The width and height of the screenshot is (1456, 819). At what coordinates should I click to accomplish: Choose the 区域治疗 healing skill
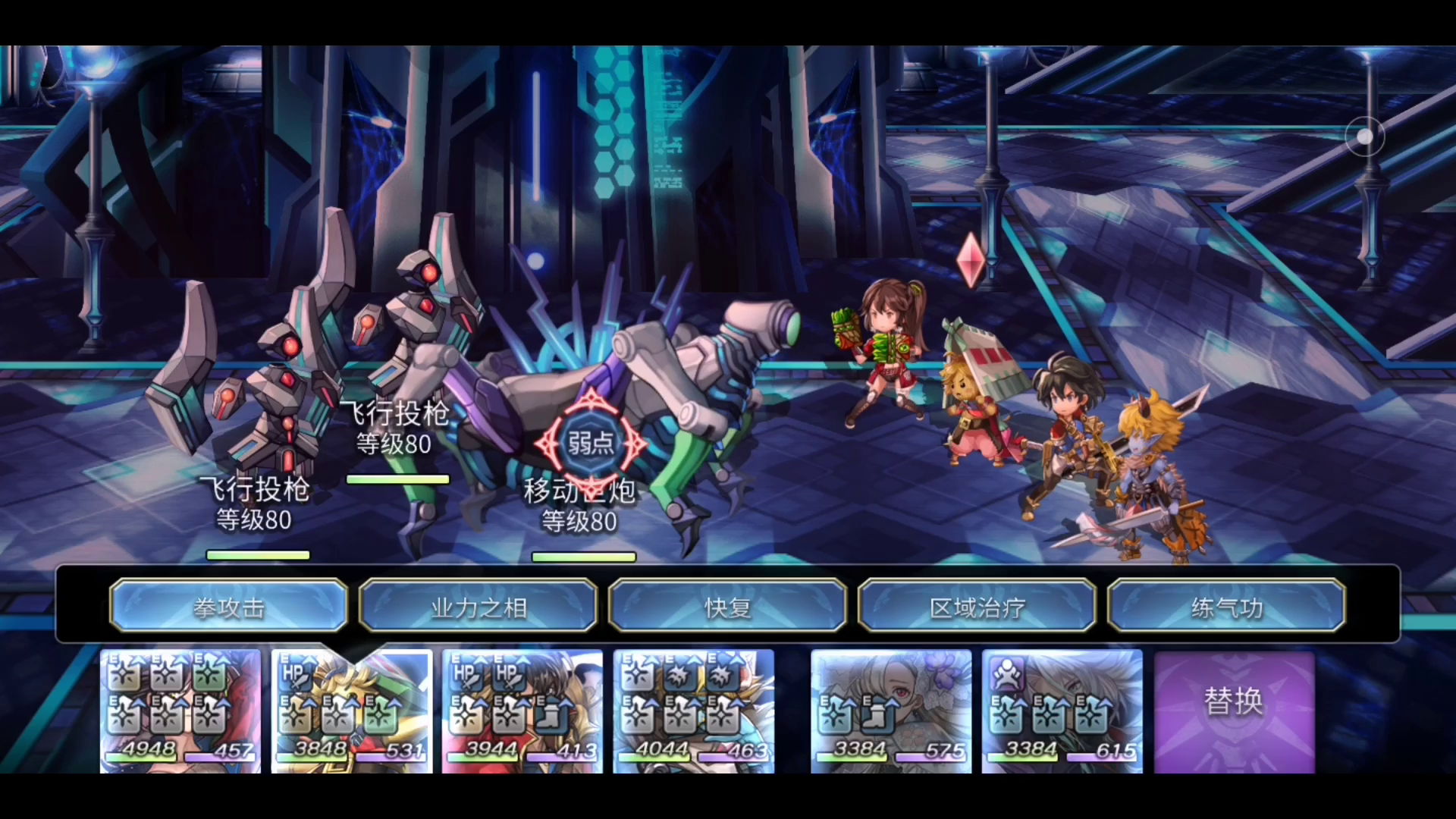coord(977,606)
